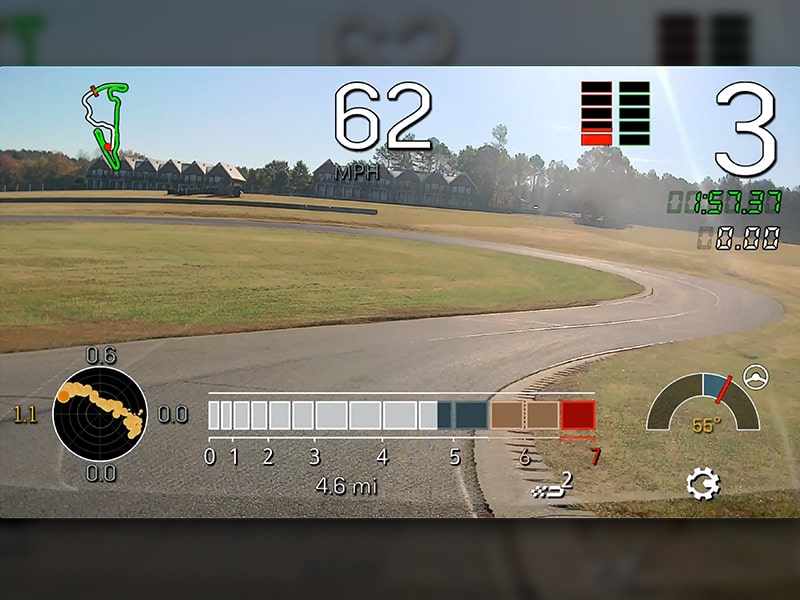Click the white gear cog icon
The height and width of the screenshot is (600, 800).
click(702, 485)
